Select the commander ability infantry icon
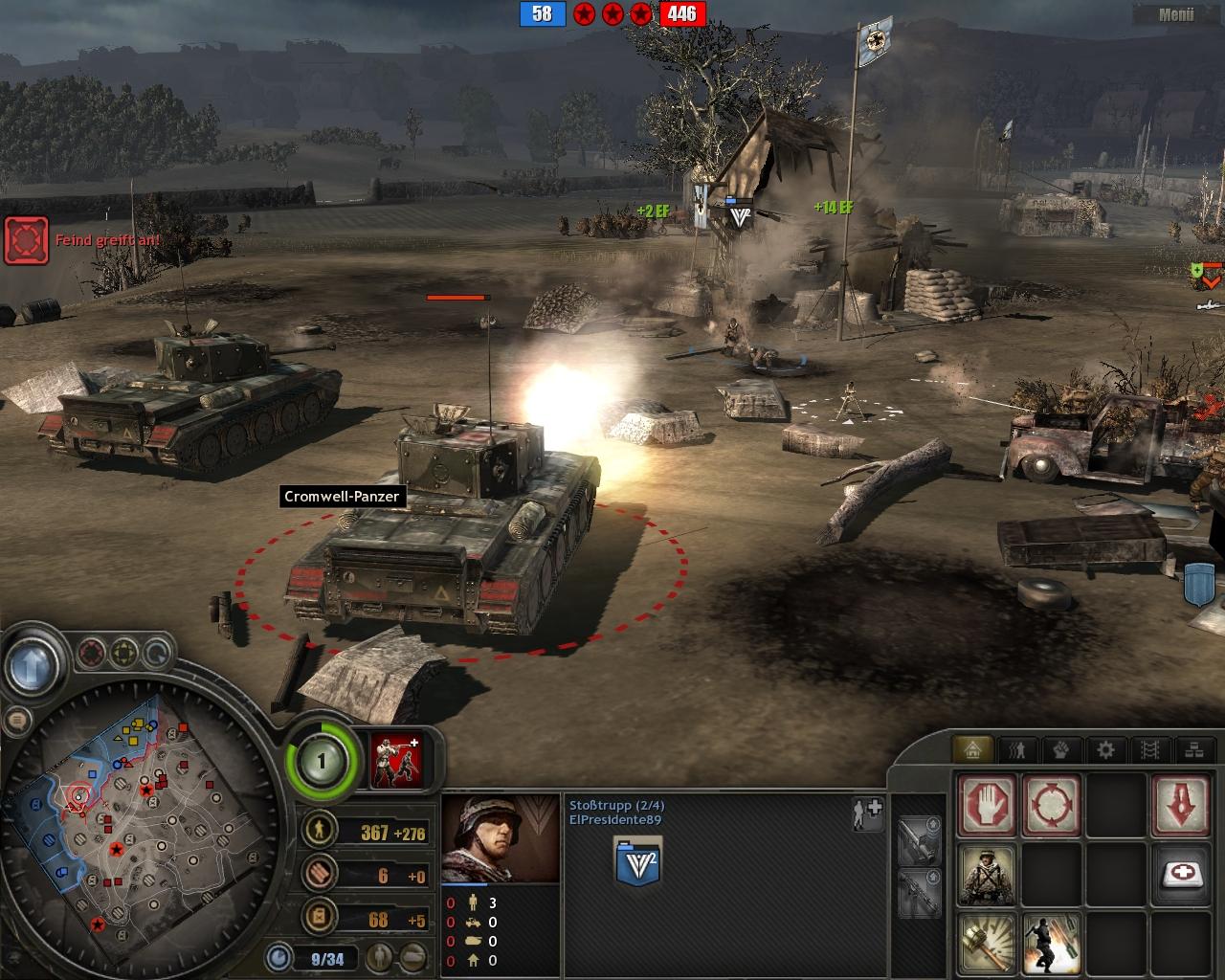This screenshot has width=1225, height=980. 396,762
